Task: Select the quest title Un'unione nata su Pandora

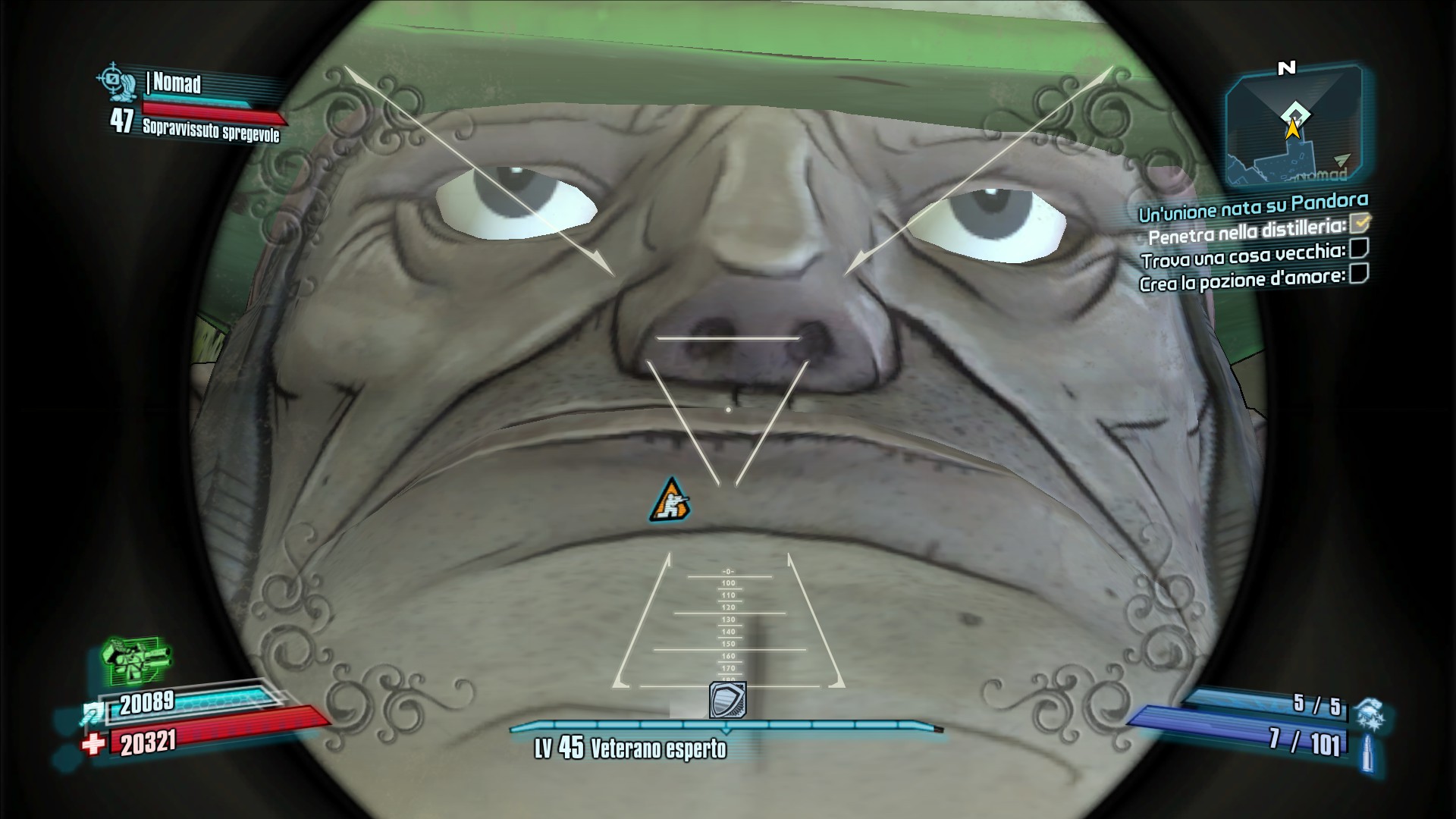Action: 1253,206
